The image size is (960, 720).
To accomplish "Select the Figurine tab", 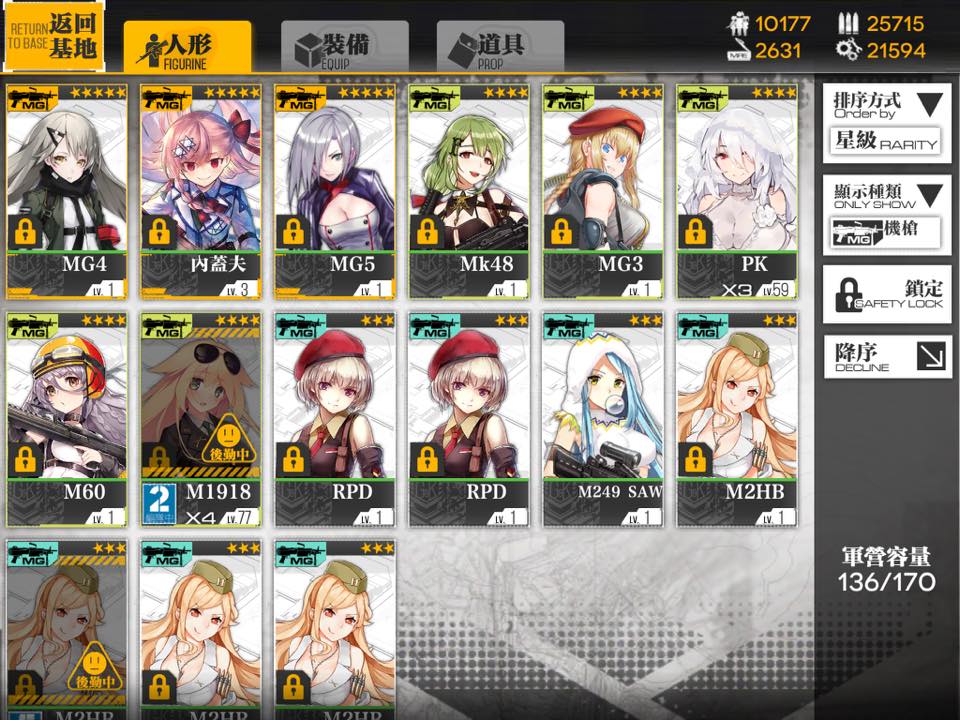I will (187, 47).
